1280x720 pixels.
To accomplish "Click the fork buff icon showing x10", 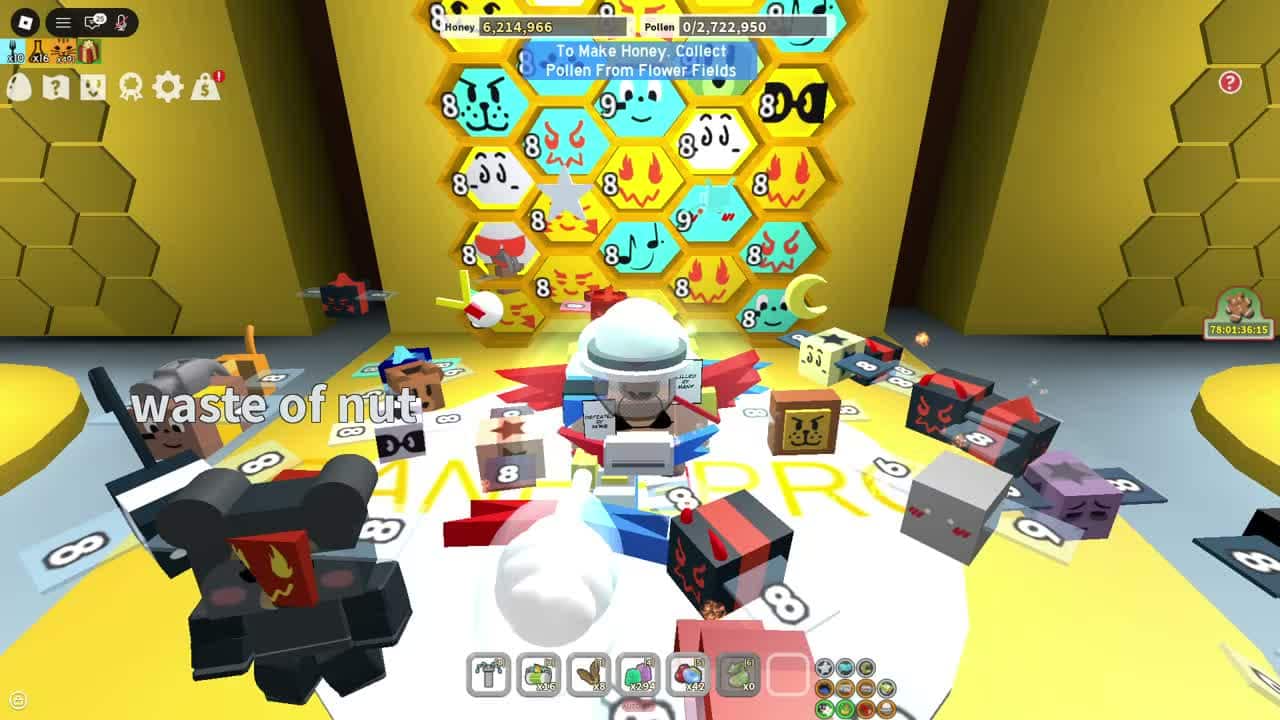I will (13, 50).
